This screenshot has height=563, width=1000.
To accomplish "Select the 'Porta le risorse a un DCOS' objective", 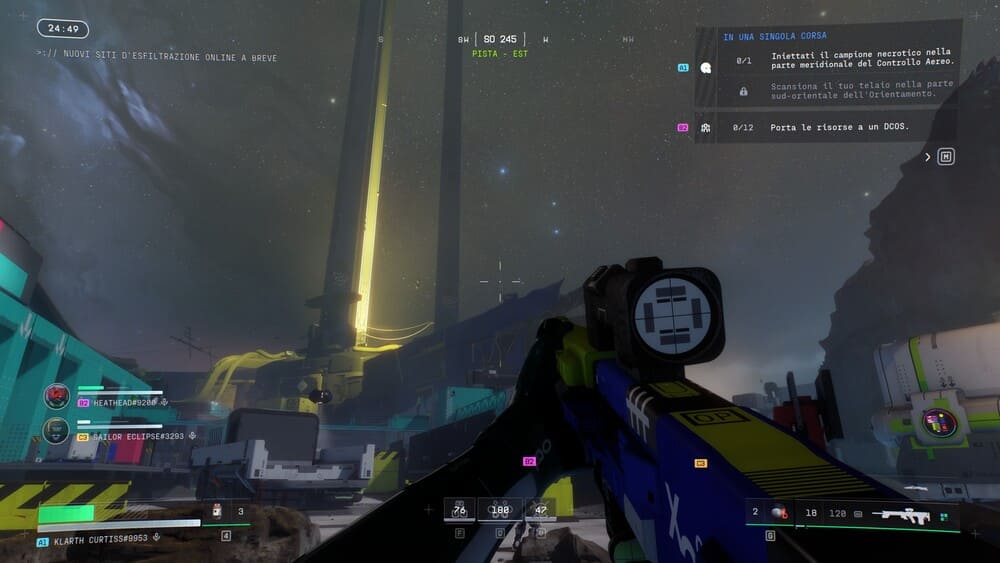I will [x=839, y=128].
